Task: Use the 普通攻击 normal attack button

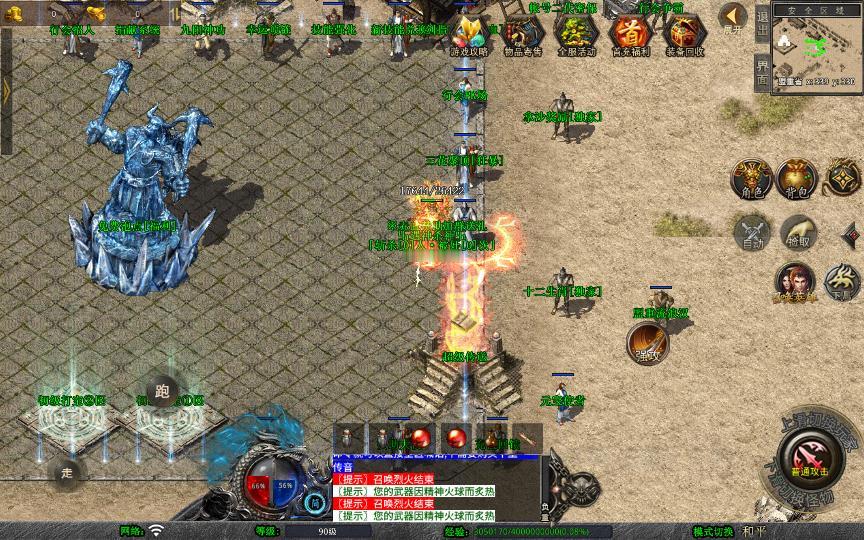Action: point(806,459)
